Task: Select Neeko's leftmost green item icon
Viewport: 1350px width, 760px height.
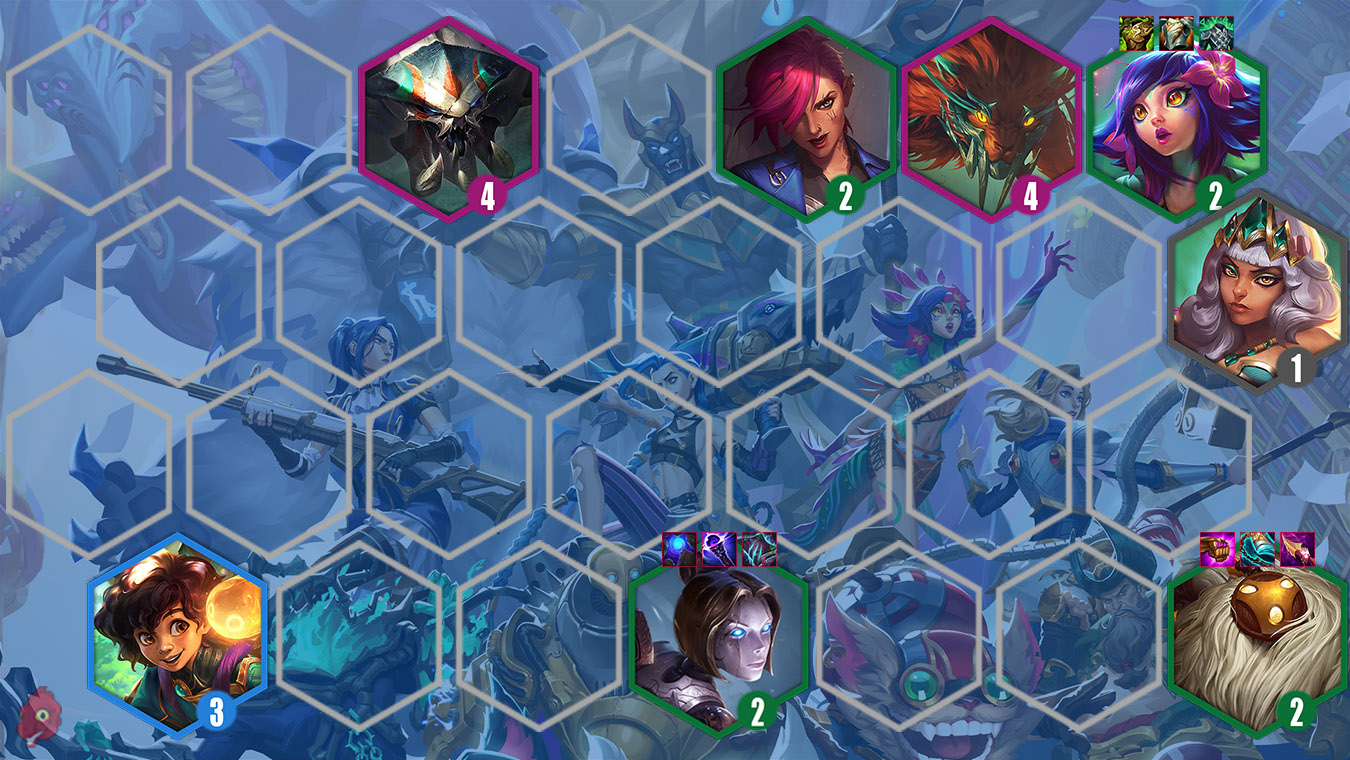Action: pyautogui.click(x=1136, y=33)
